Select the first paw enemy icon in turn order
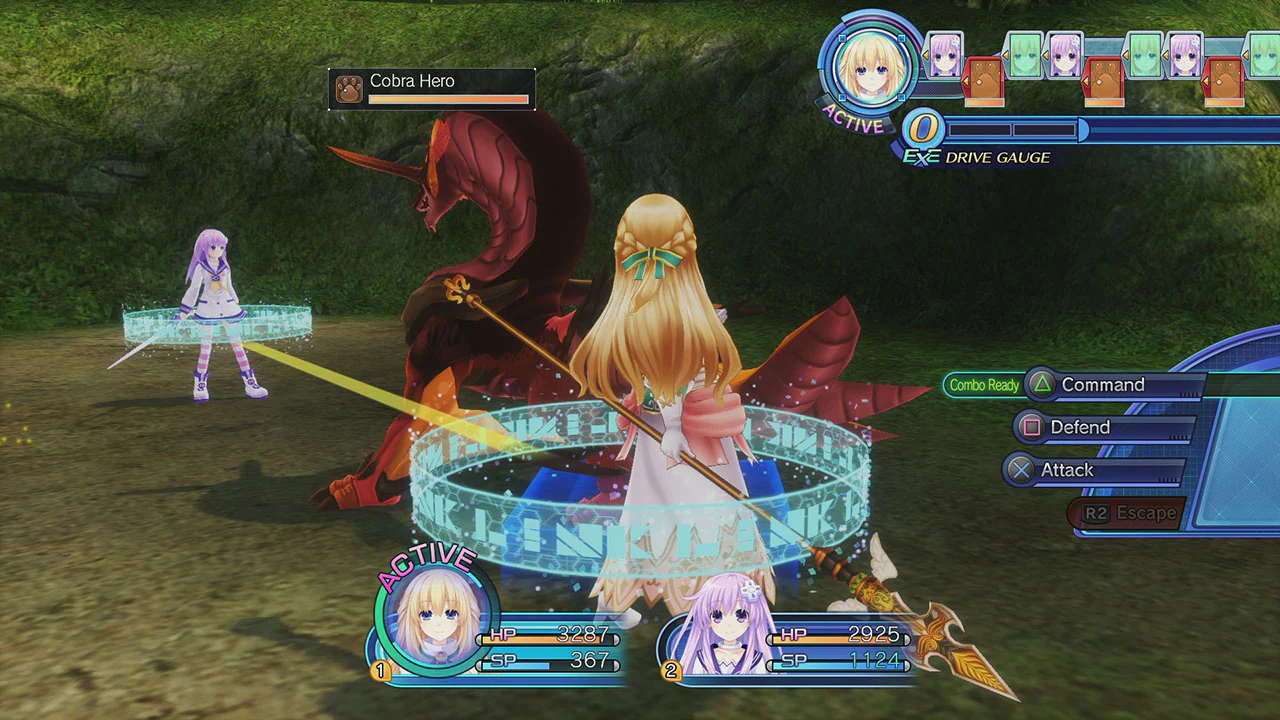The width and height of the screenshot is (1280, 720). point(985,82)
